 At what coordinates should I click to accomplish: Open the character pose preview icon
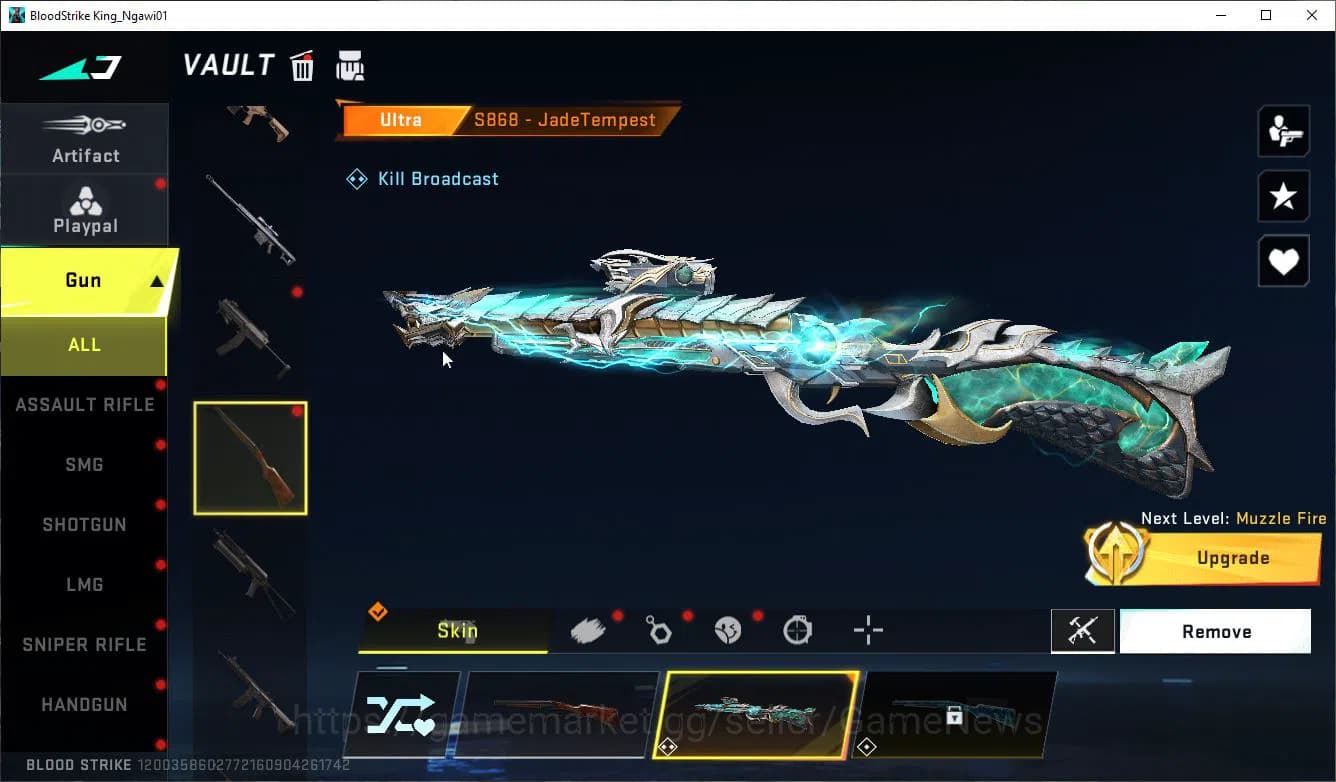[x=1283, y=130]
